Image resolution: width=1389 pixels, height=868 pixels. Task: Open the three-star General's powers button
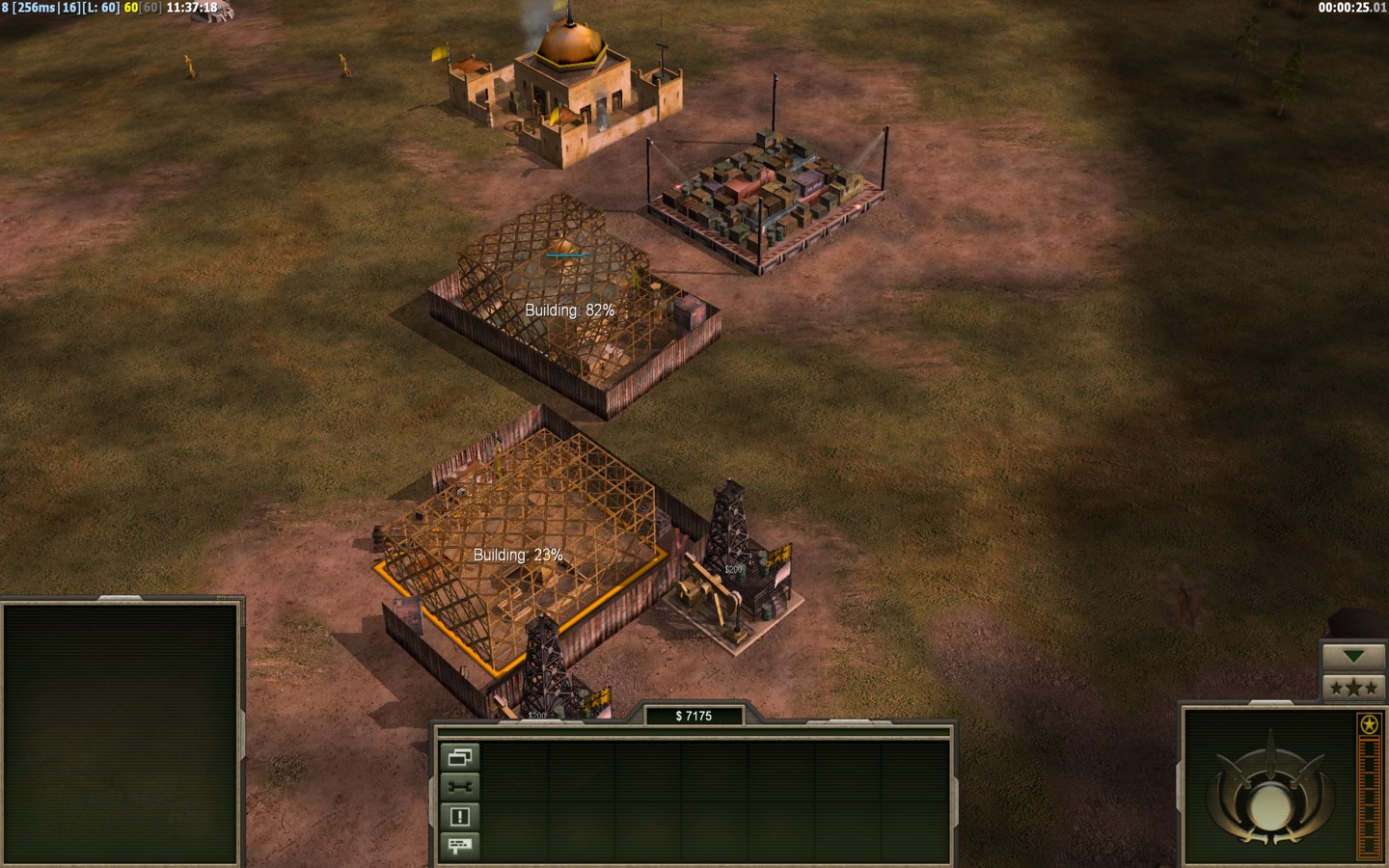pyautogui.click(x=1354, y=688)
